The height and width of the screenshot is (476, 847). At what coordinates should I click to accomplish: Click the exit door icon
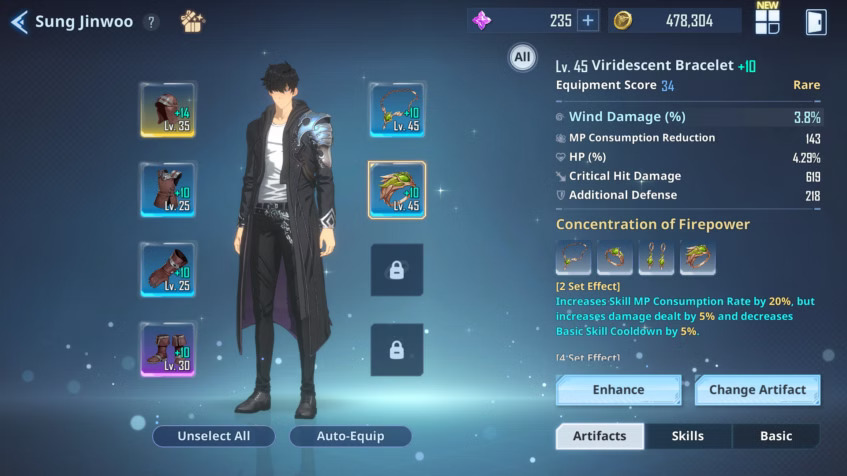click(x=816, y=21)
